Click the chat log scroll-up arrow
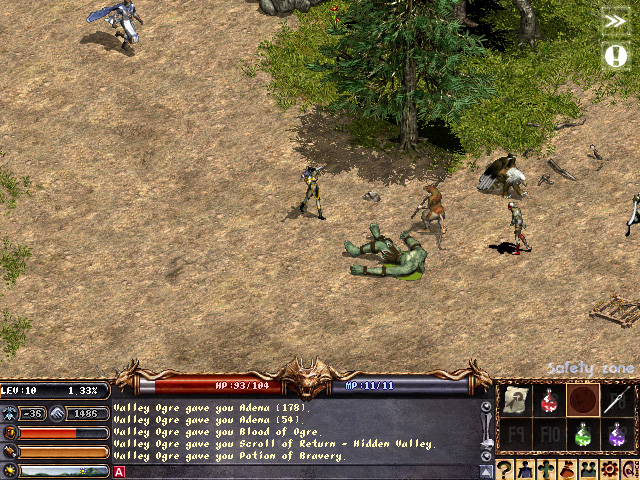The image size is (640, 480). click(487, 407)
